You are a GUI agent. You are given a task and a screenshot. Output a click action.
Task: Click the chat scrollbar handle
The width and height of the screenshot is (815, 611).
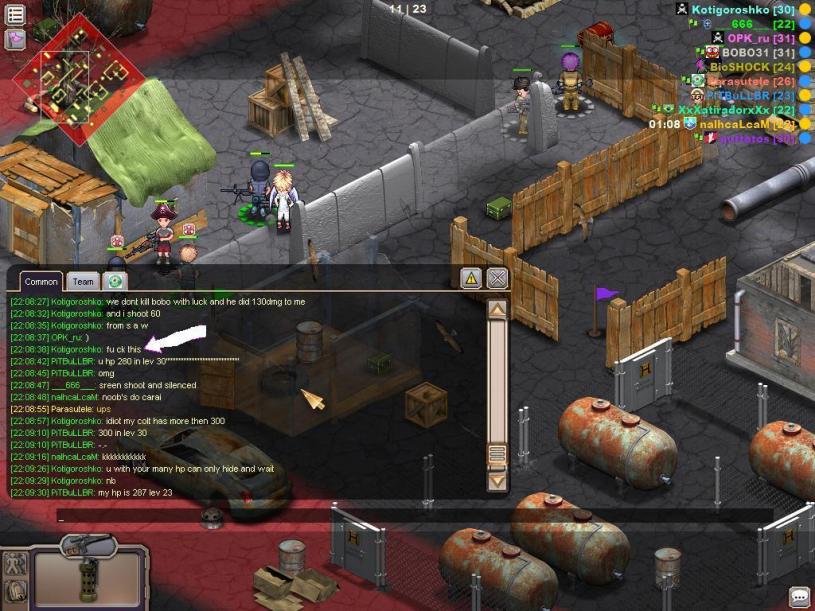click(x=497, y=455)
